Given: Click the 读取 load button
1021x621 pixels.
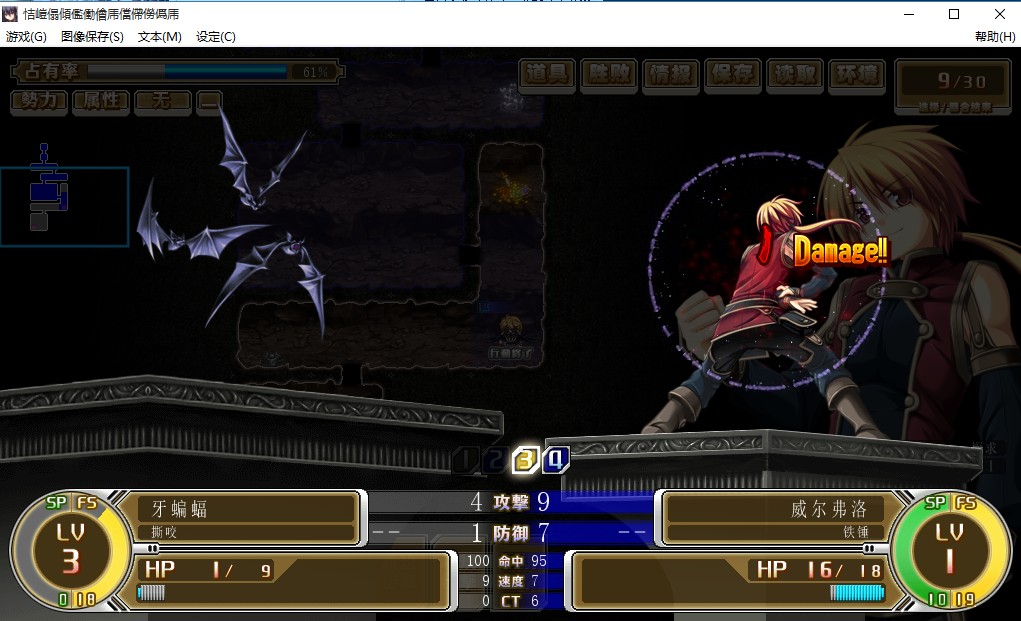Looking at the screenshot, I should [x=795, y=74].
